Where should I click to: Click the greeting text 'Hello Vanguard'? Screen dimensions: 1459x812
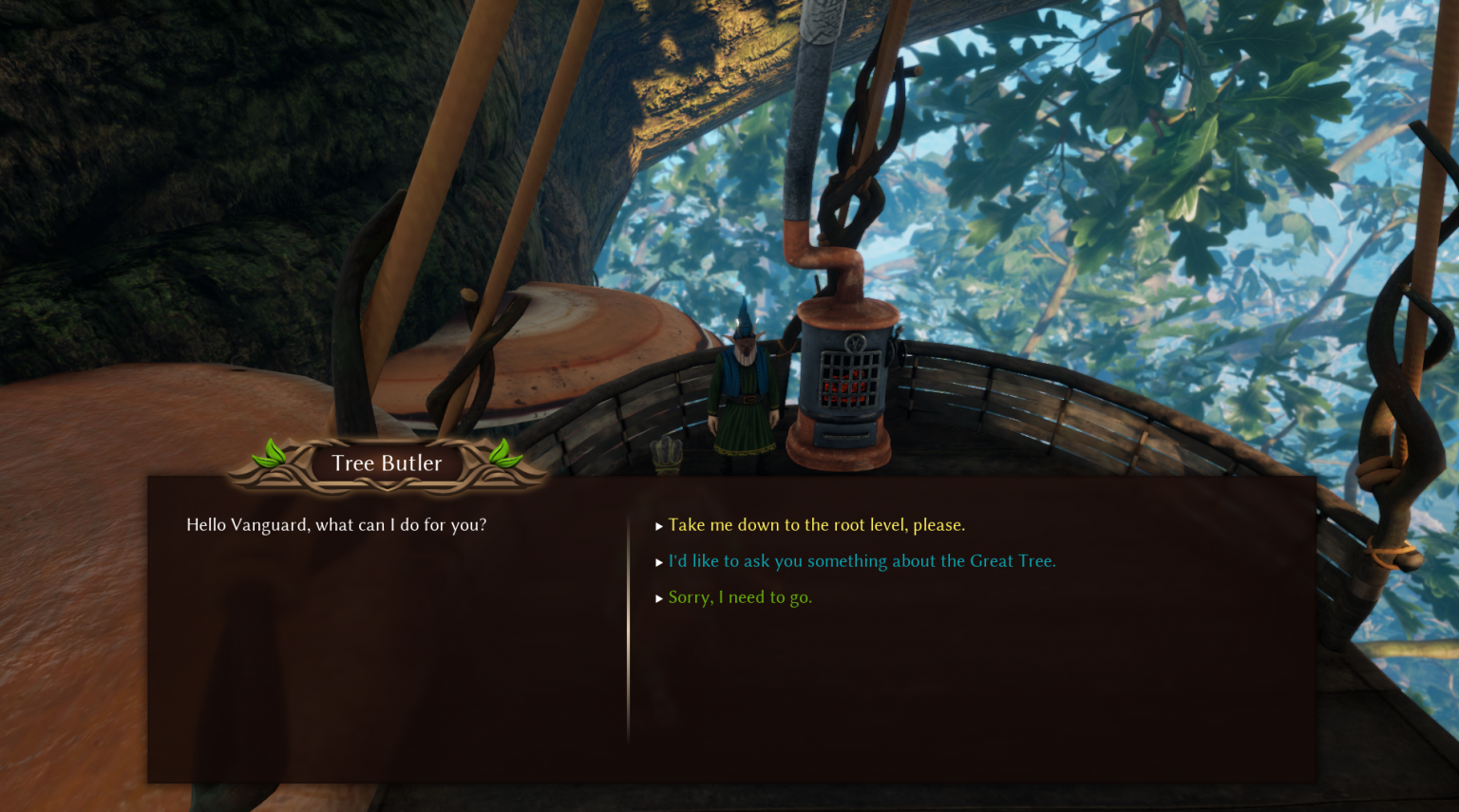[x=336, y=524]
